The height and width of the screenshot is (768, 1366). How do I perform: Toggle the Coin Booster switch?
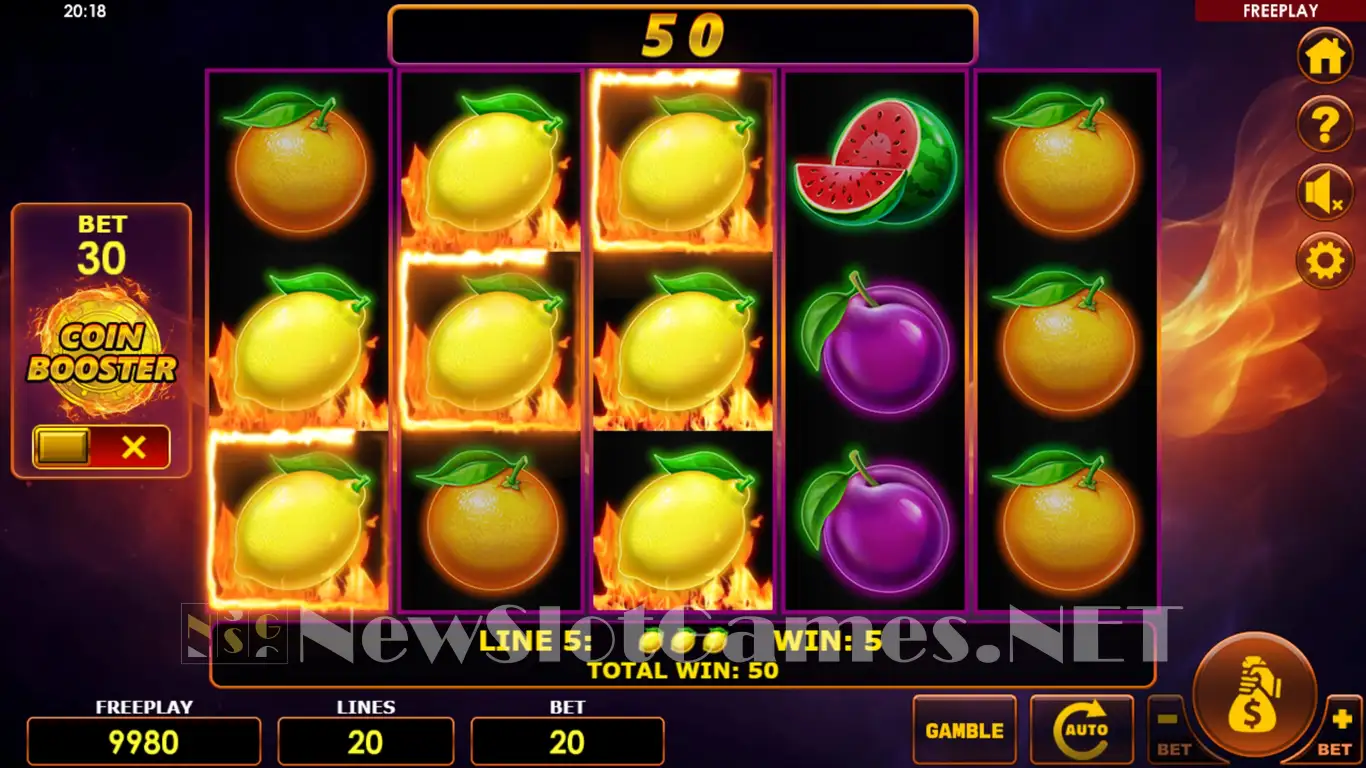coord(101,447)
